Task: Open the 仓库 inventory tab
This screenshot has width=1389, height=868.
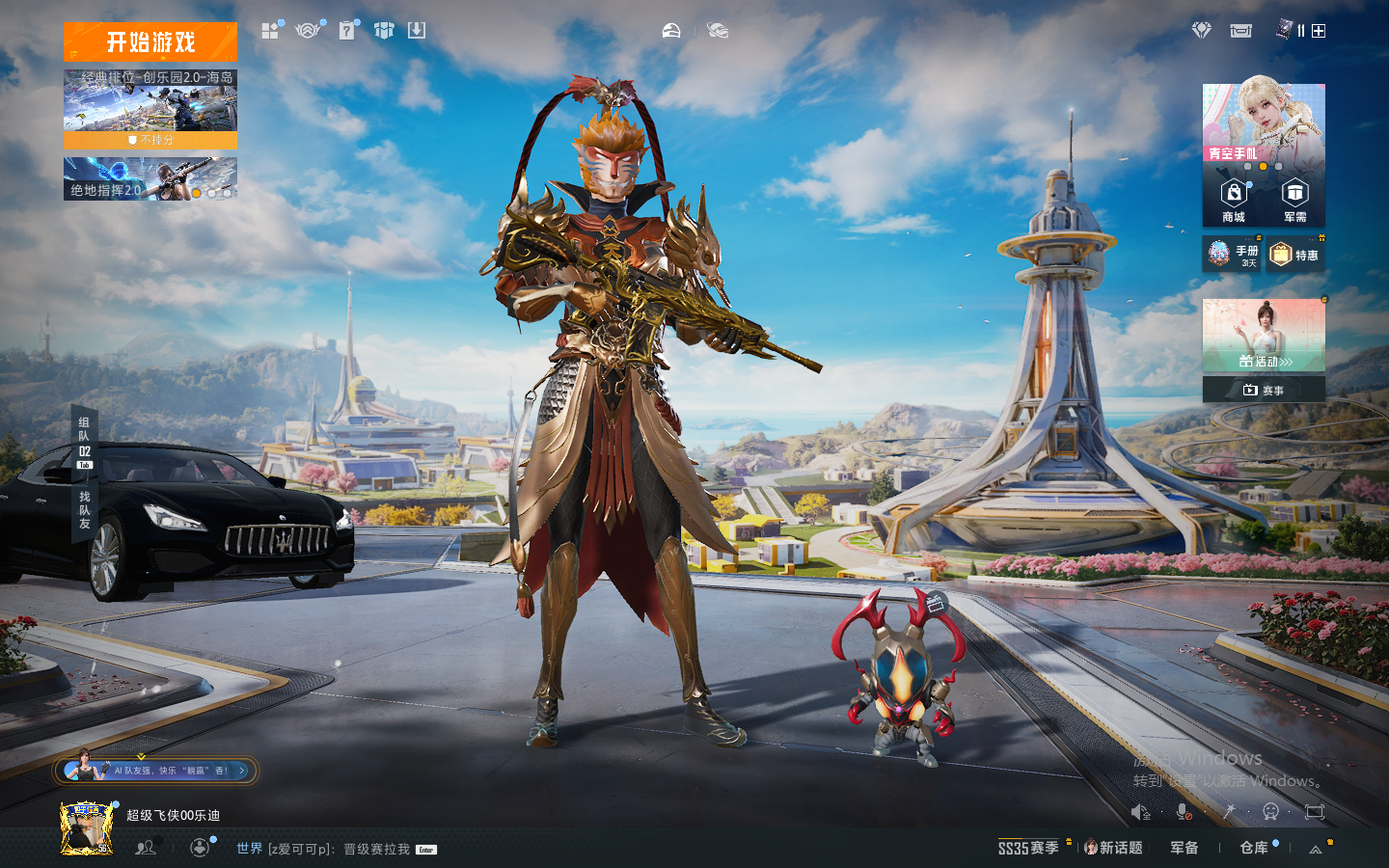Action: [x=1254, y=848]
